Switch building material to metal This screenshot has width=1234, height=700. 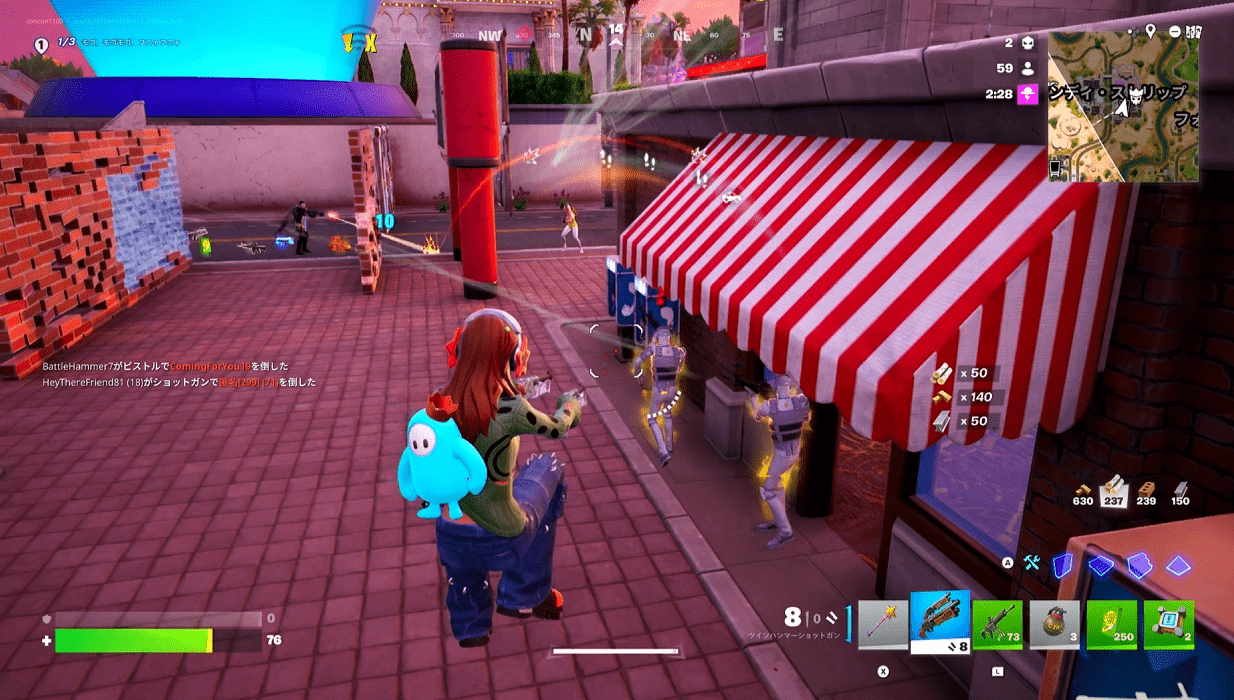pyautogui.click(x=1180, y=490)
